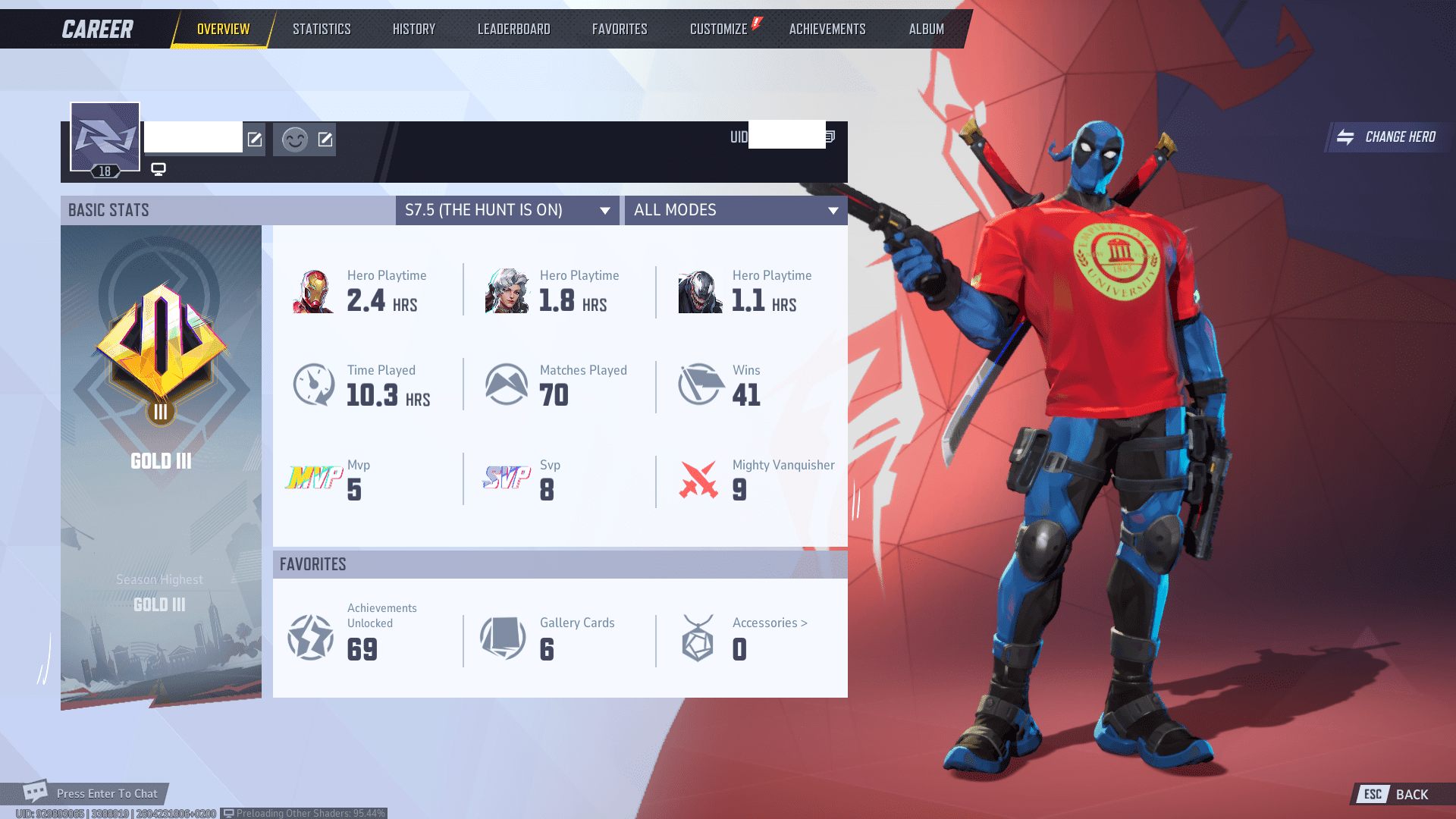Select Iron Man's hero playtime portrait

tap(314, 290)
